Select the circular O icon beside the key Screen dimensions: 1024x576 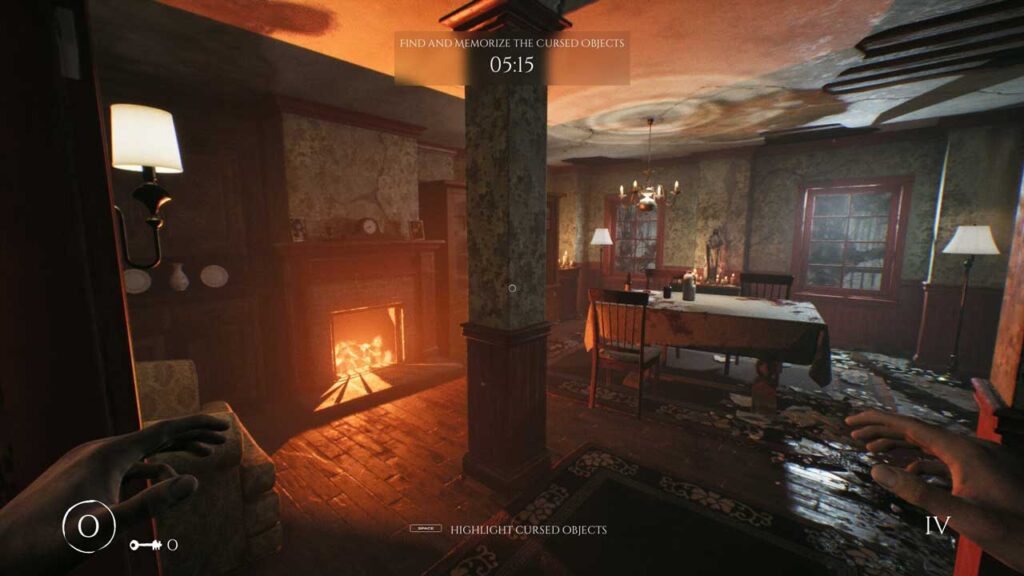[89, 525]
